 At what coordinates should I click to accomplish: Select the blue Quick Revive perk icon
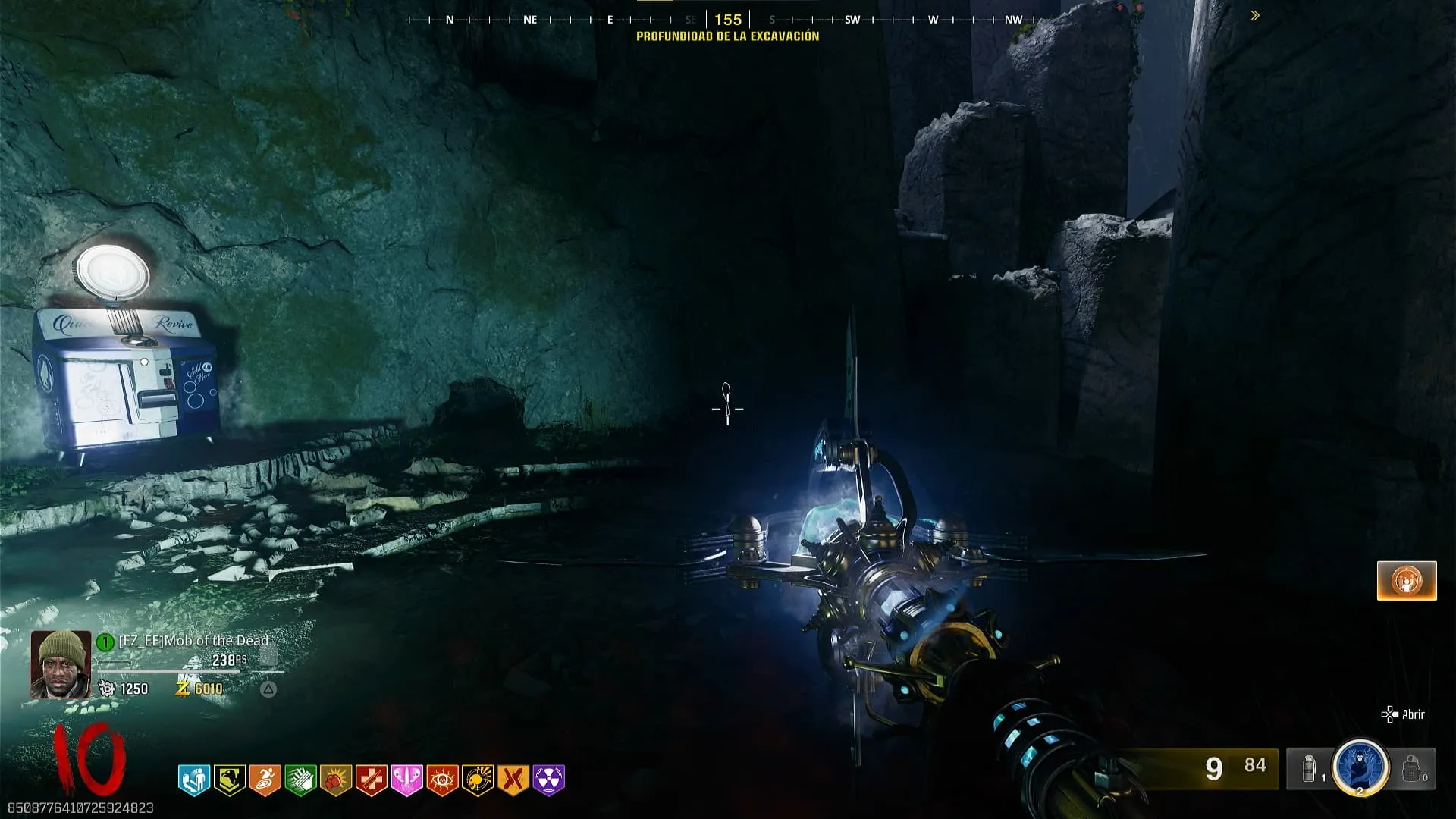click(194, 780)
